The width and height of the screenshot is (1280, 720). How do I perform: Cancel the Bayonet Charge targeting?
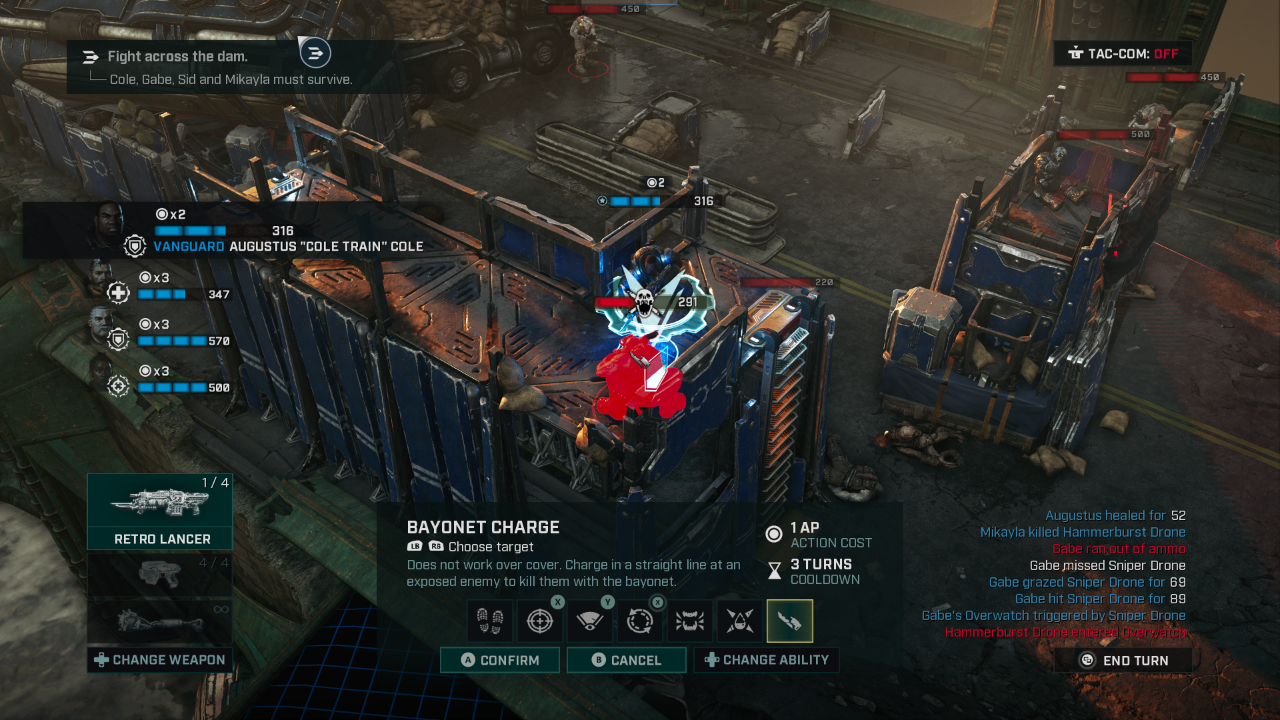626,660
